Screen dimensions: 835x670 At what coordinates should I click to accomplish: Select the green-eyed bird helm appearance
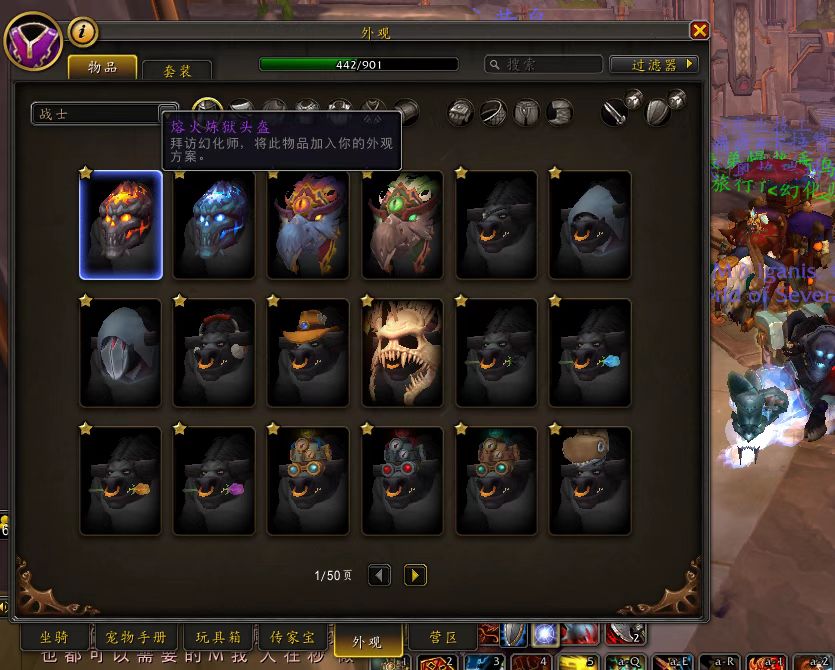pyautogui.click(x=402, y=225)
